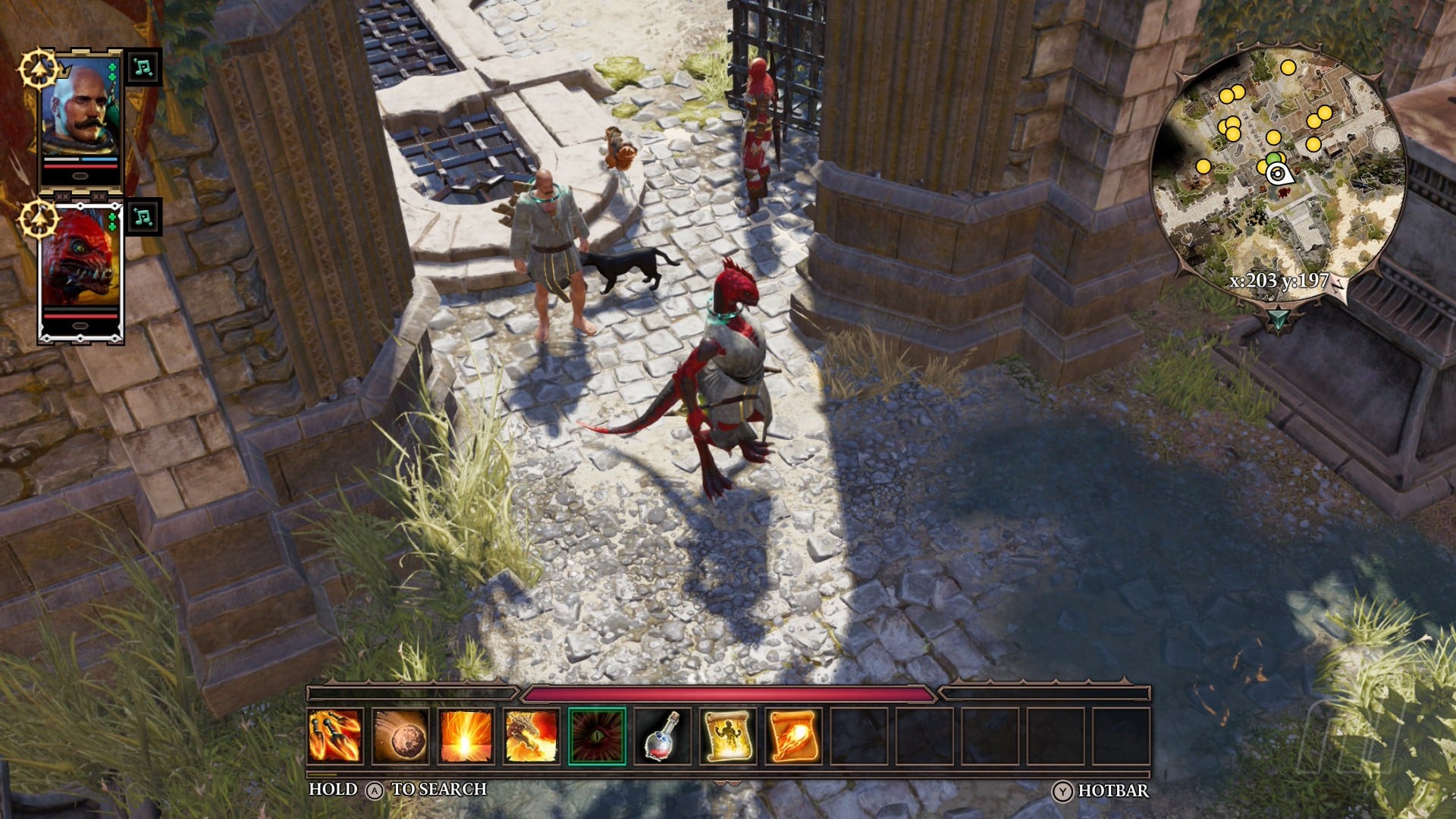Viewport: 1456px width, 819px height.
Task: Activate the dragon fire breath skill
Action: [531, 736]
